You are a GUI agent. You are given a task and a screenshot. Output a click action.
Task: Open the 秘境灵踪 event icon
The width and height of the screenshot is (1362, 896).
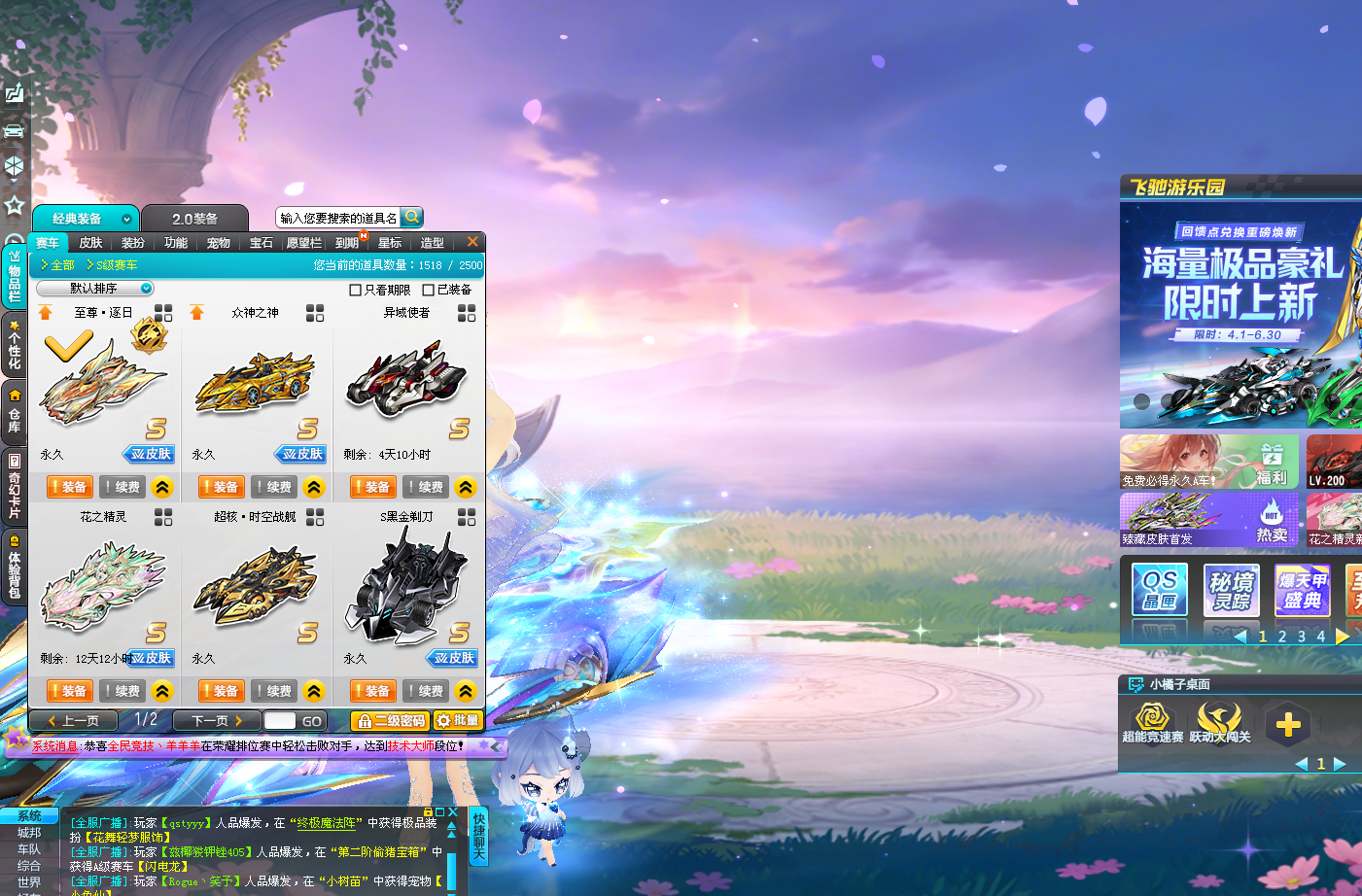pyautogui.click(x=1231, y=590)
